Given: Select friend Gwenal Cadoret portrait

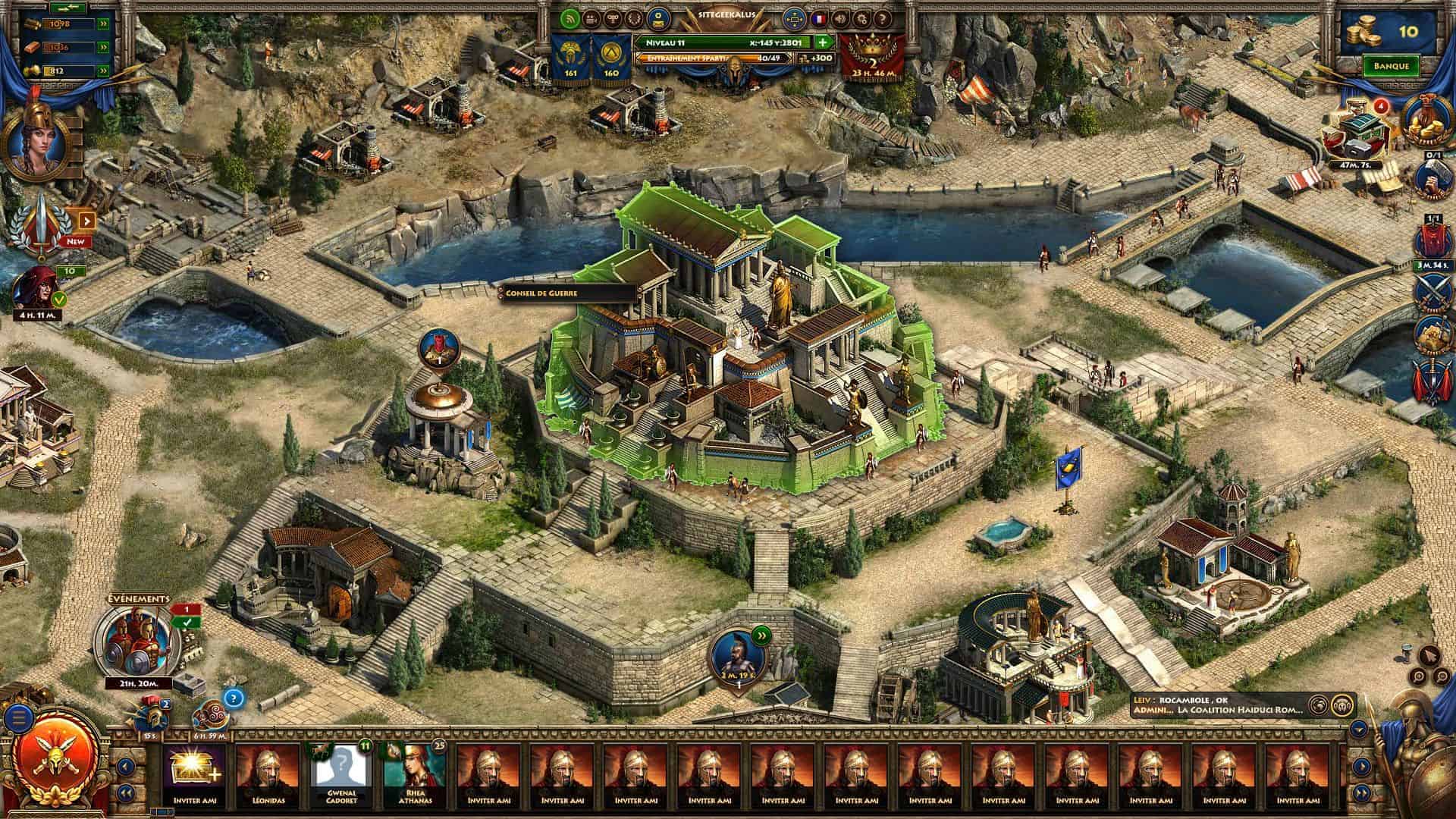Looking at the screenshot, I should [341, 774].
